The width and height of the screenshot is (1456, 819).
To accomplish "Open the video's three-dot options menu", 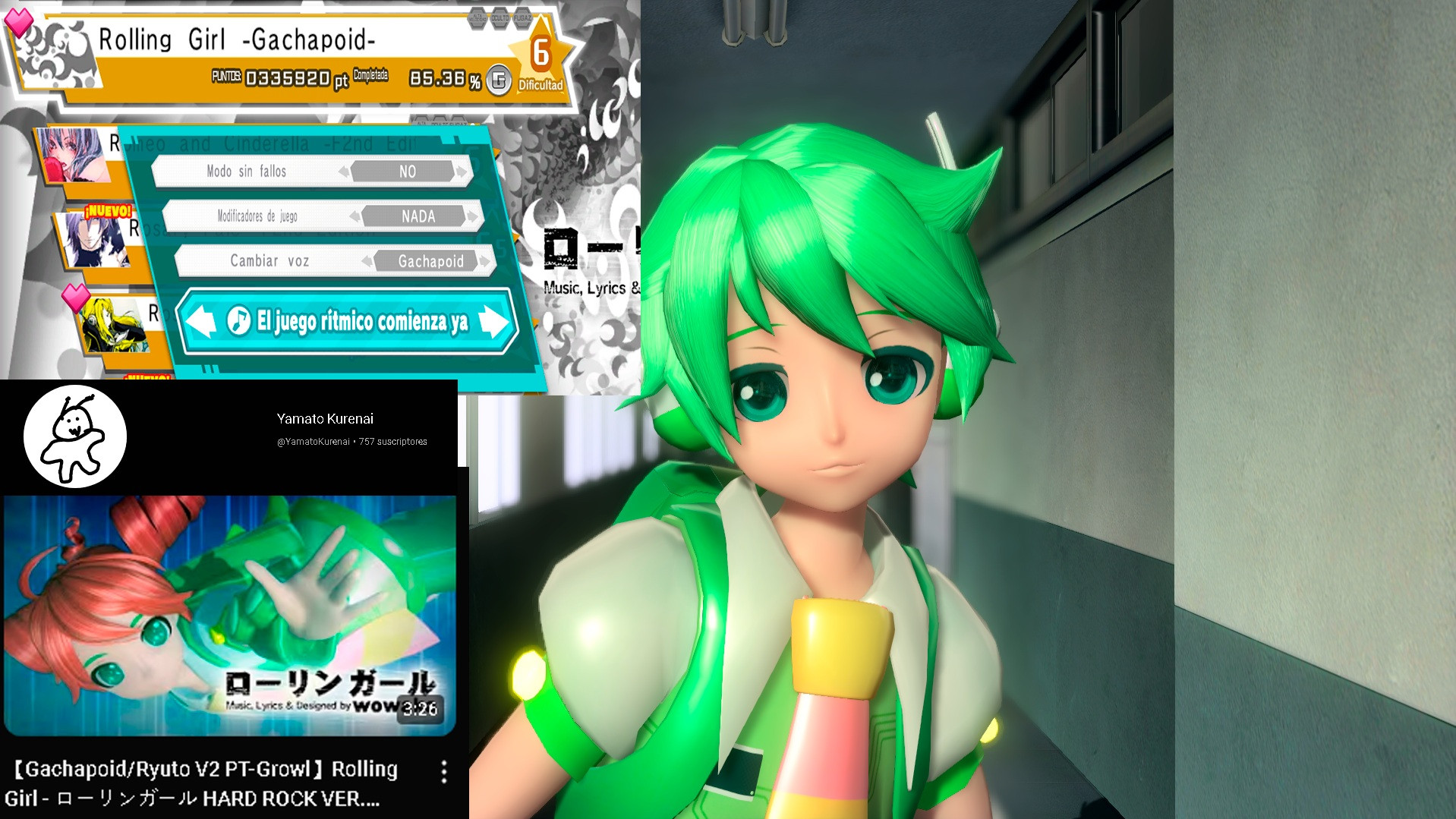I will tap(444, 770).
